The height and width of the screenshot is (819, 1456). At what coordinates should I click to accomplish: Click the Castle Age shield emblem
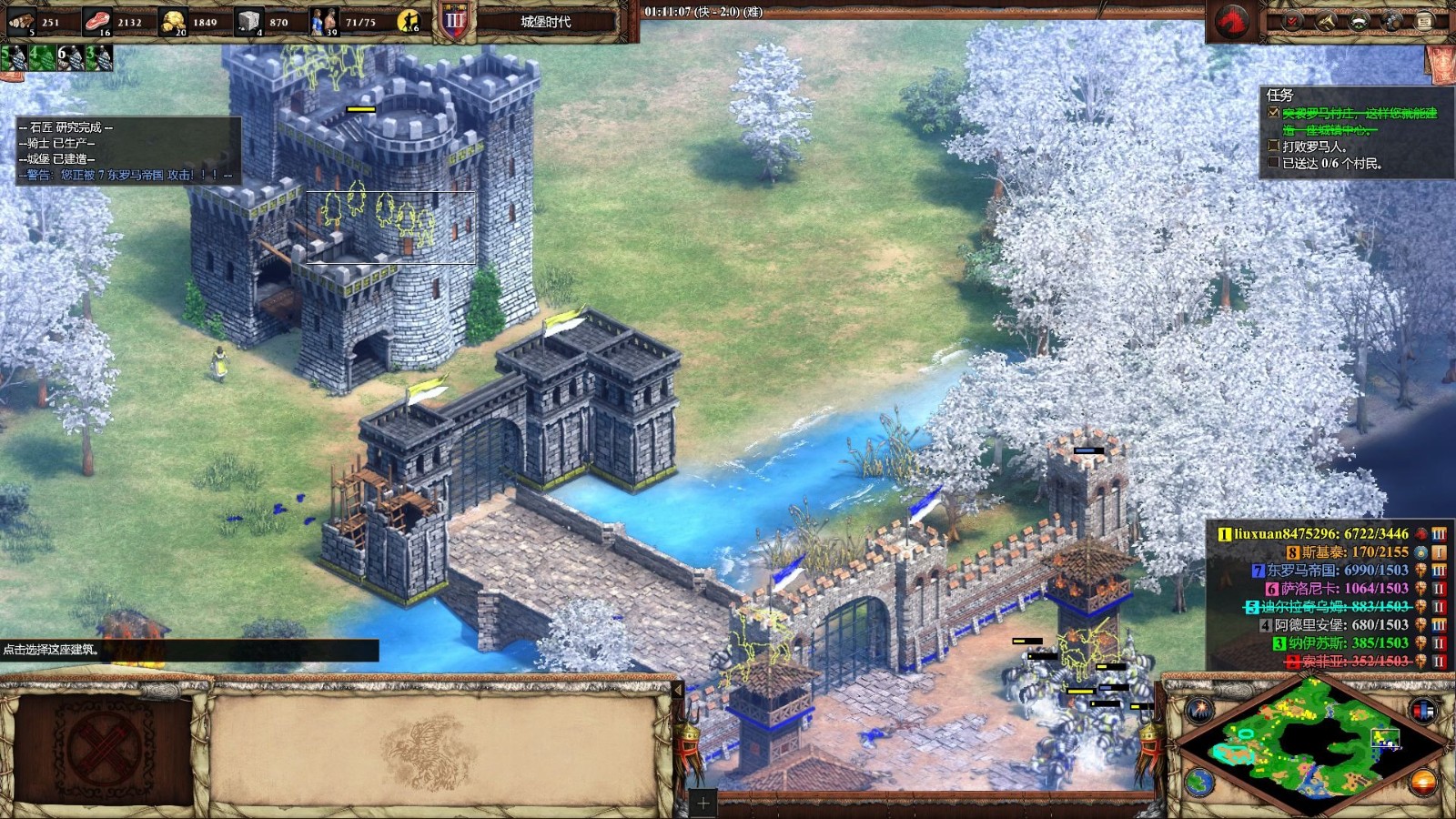(454, 20)
